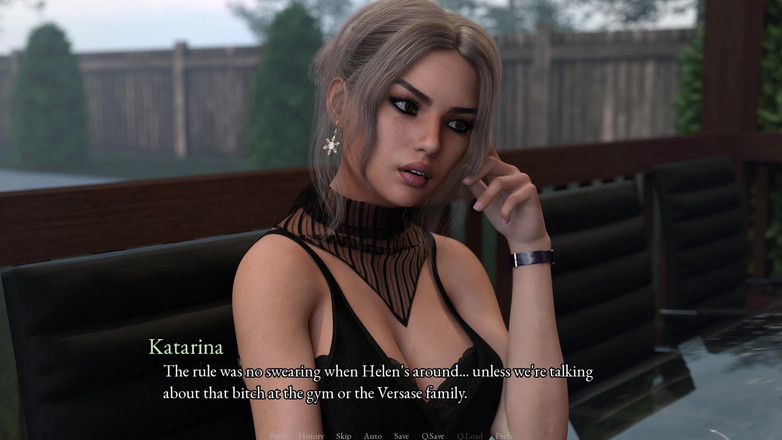Viewport: 782px width, 440px height.
Task: Toggle Auto dialogue advance
Action: tap(372, 436)
